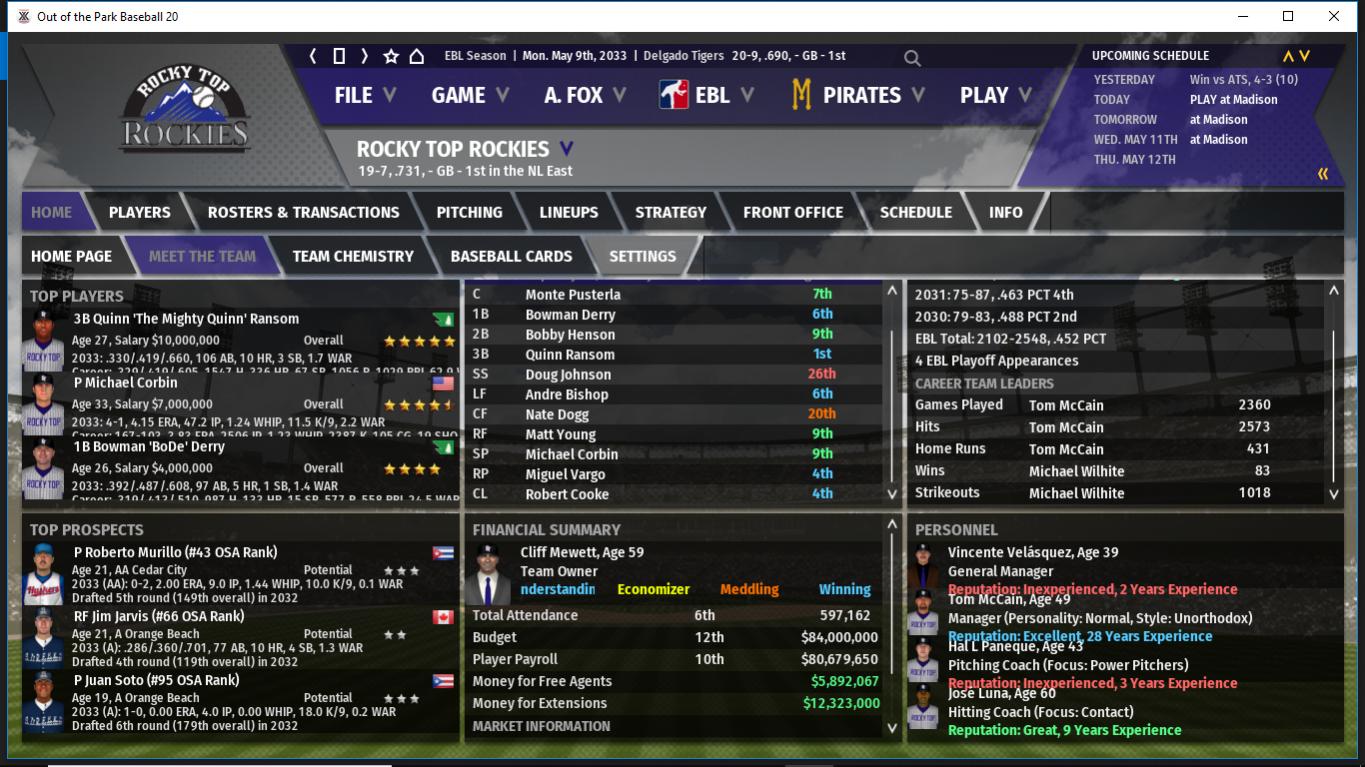Open the BASEBALL CARDS subtab
The width and height of the screenshot is (1365, 767).
point(511,256)
